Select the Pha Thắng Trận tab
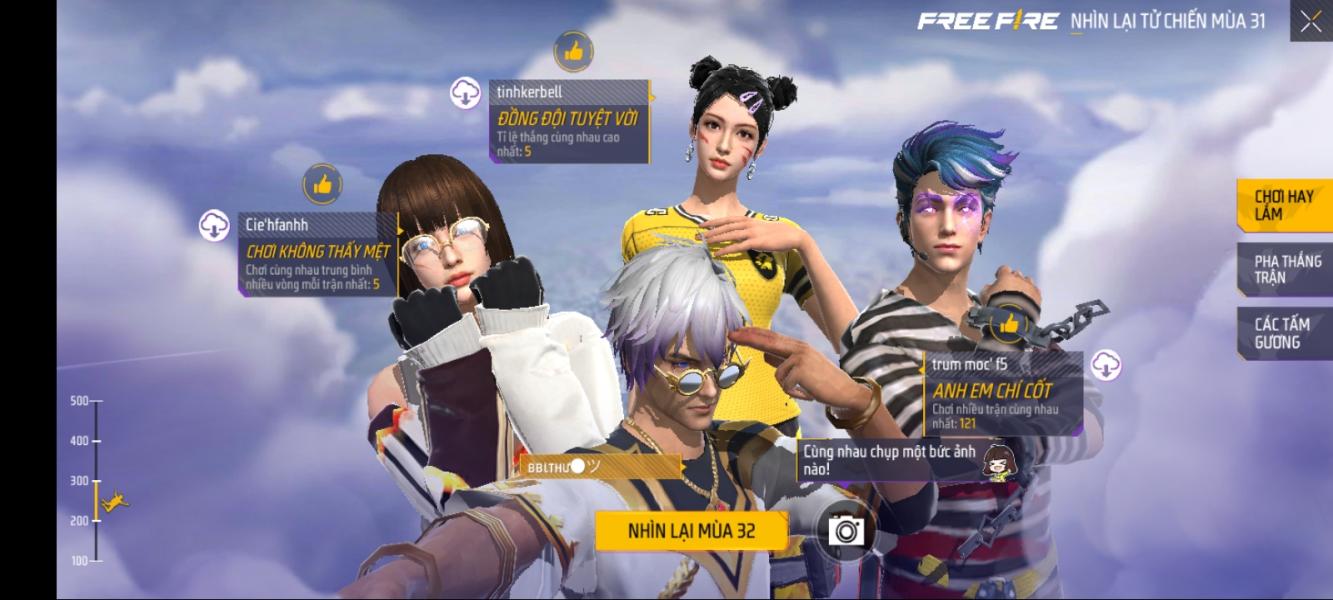 pyautogui.click(x=1286, y=269)
